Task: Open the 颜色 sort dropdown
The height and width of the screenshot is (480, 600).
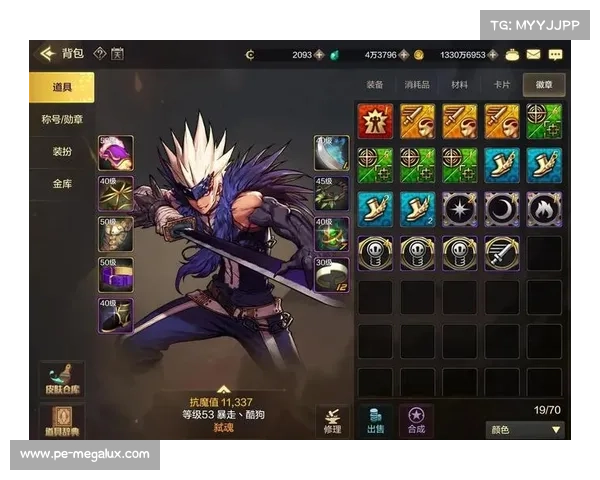Action: coord(525,430)
